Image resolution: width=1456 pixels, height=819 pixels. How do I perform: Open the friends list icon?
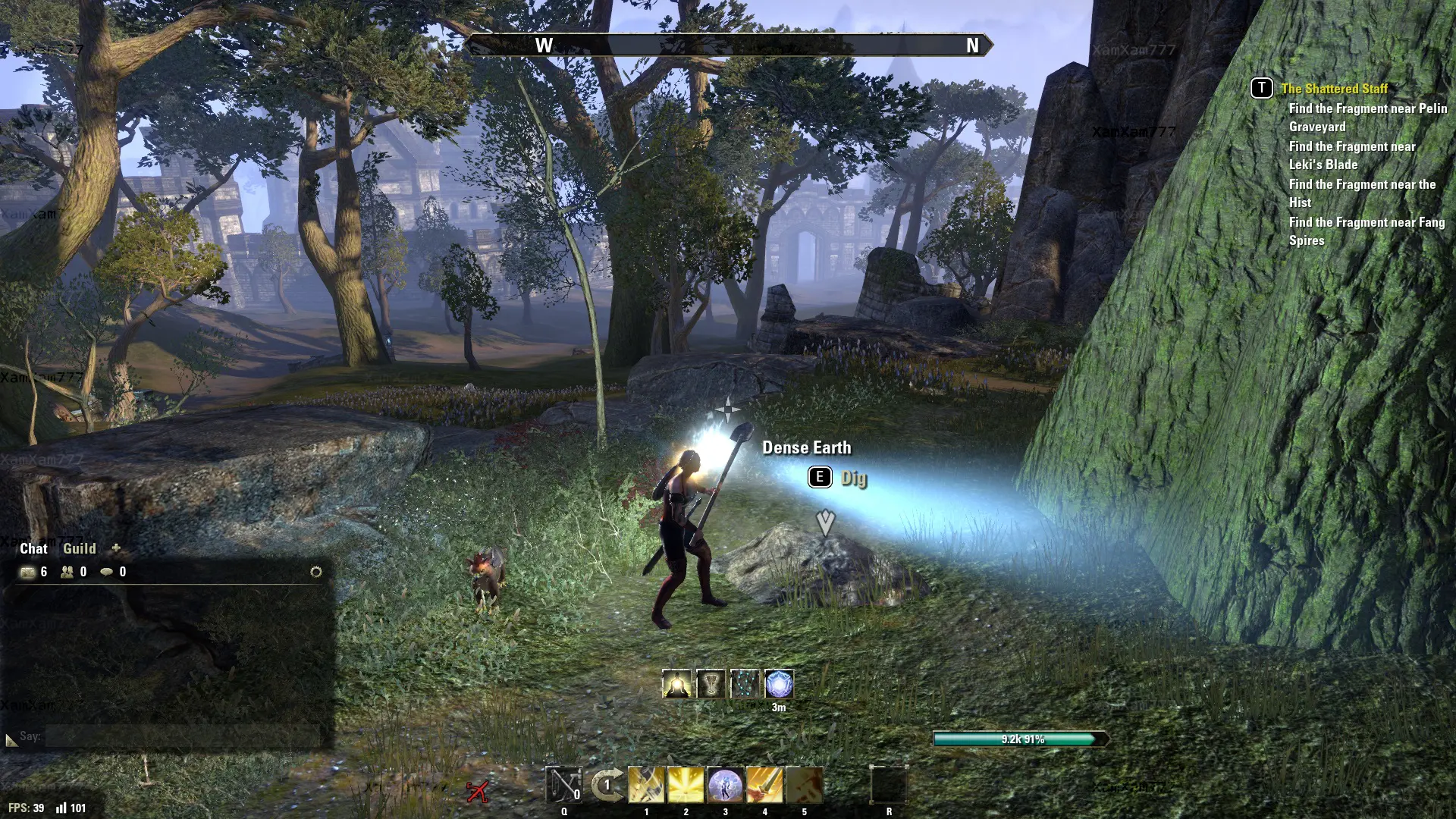click(x=67, y=572)
